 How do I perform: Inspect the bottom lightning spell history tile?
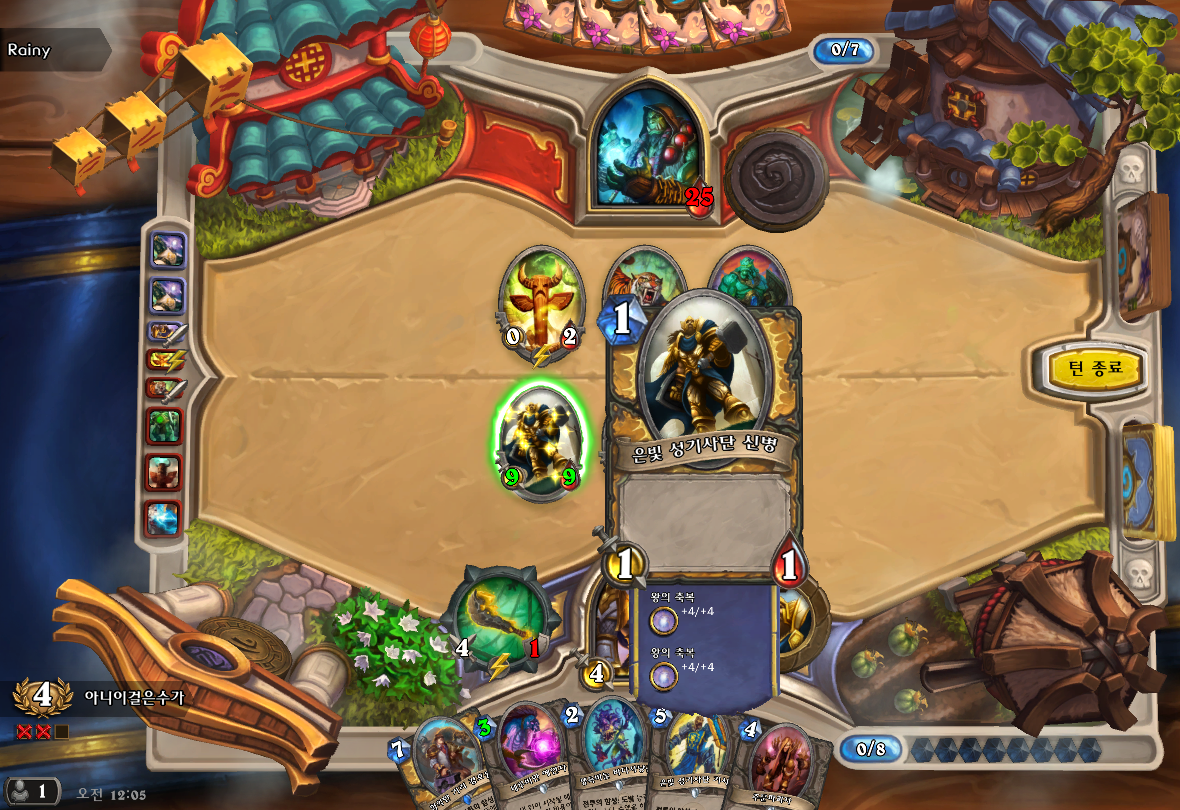tap(164, 517)
